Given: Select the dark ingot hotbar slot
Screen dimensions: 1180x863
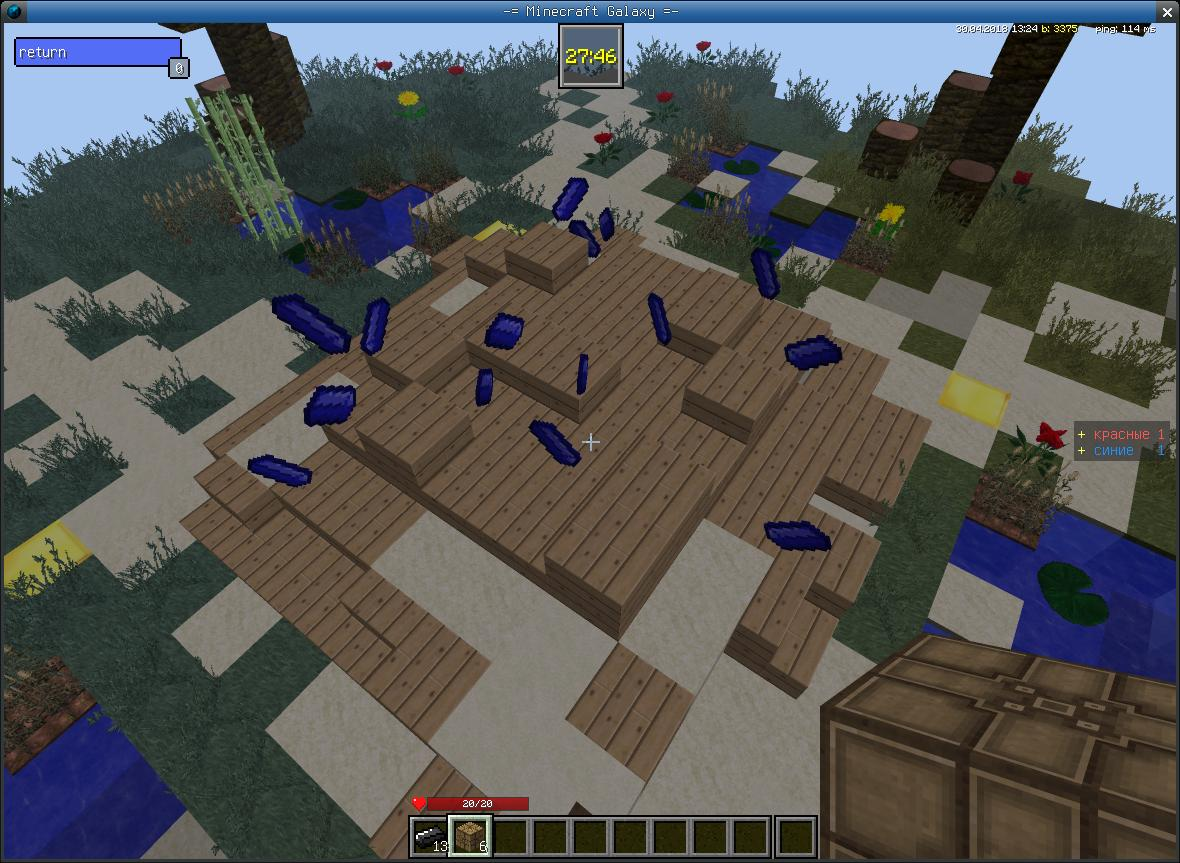Looking at the screenshot, I should point(430,836).
